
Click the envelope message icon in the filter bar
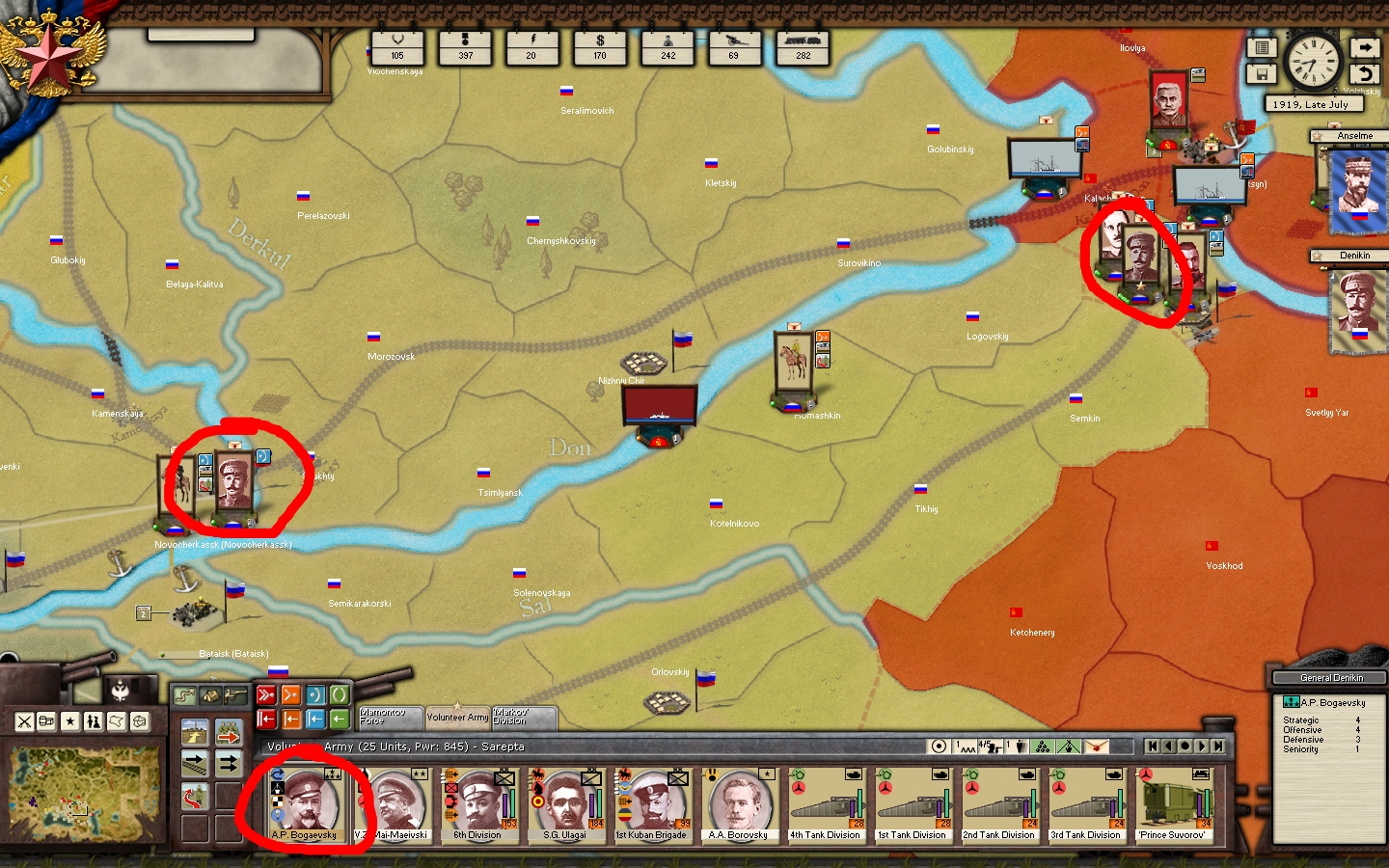(x=1098, y=746)
